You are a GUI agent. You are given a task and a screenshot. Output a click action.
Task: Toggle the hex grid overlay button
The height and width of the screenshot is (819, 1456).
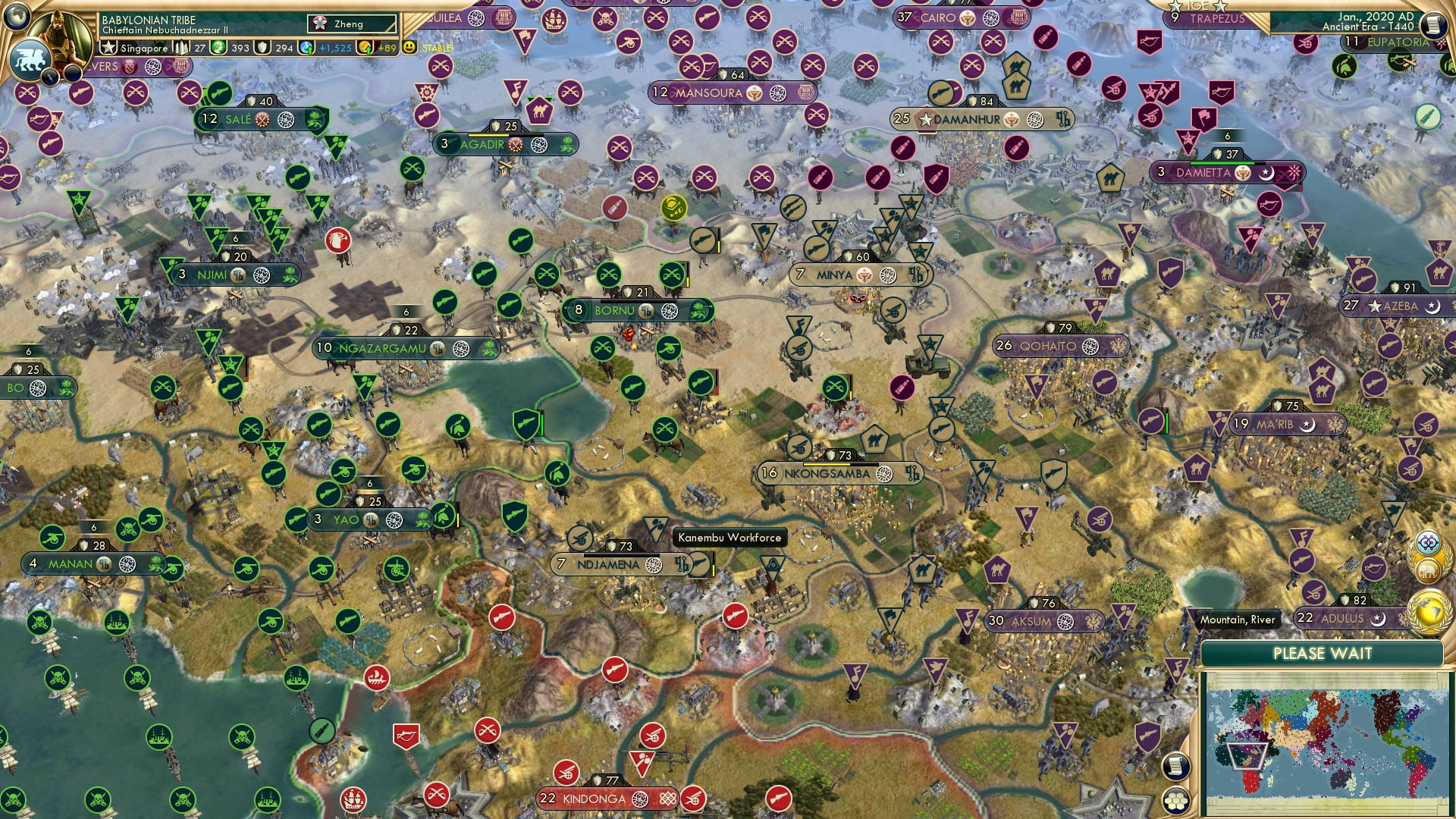tap(1177, 802)
